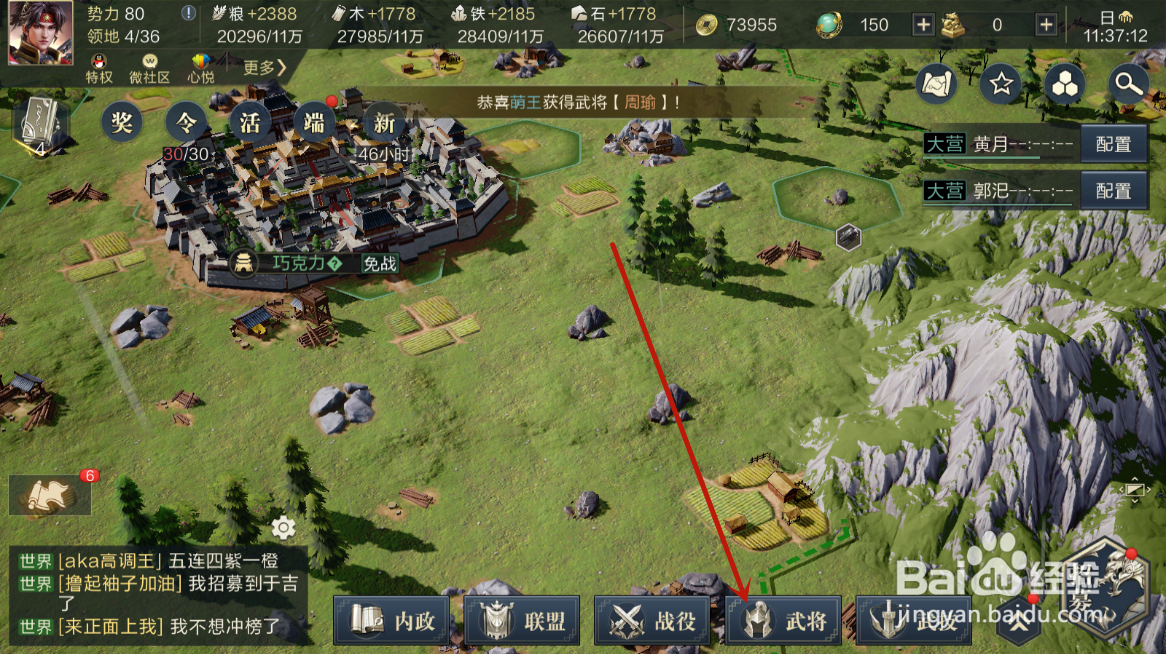Open the 内政 internal affairs menu

[x=392, y=621]
